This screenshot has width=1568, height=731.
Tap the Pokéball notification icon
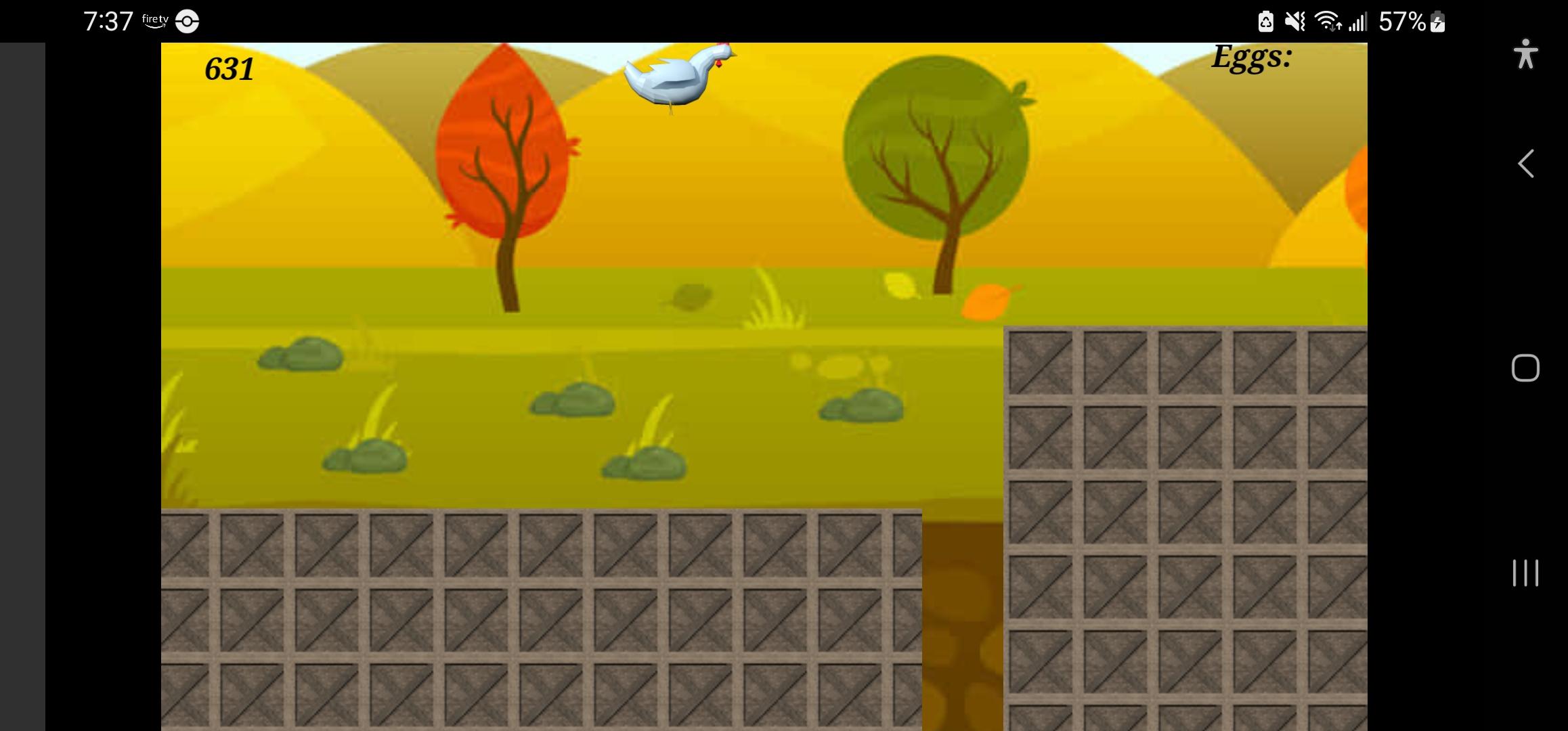click(x=186, y=21)
